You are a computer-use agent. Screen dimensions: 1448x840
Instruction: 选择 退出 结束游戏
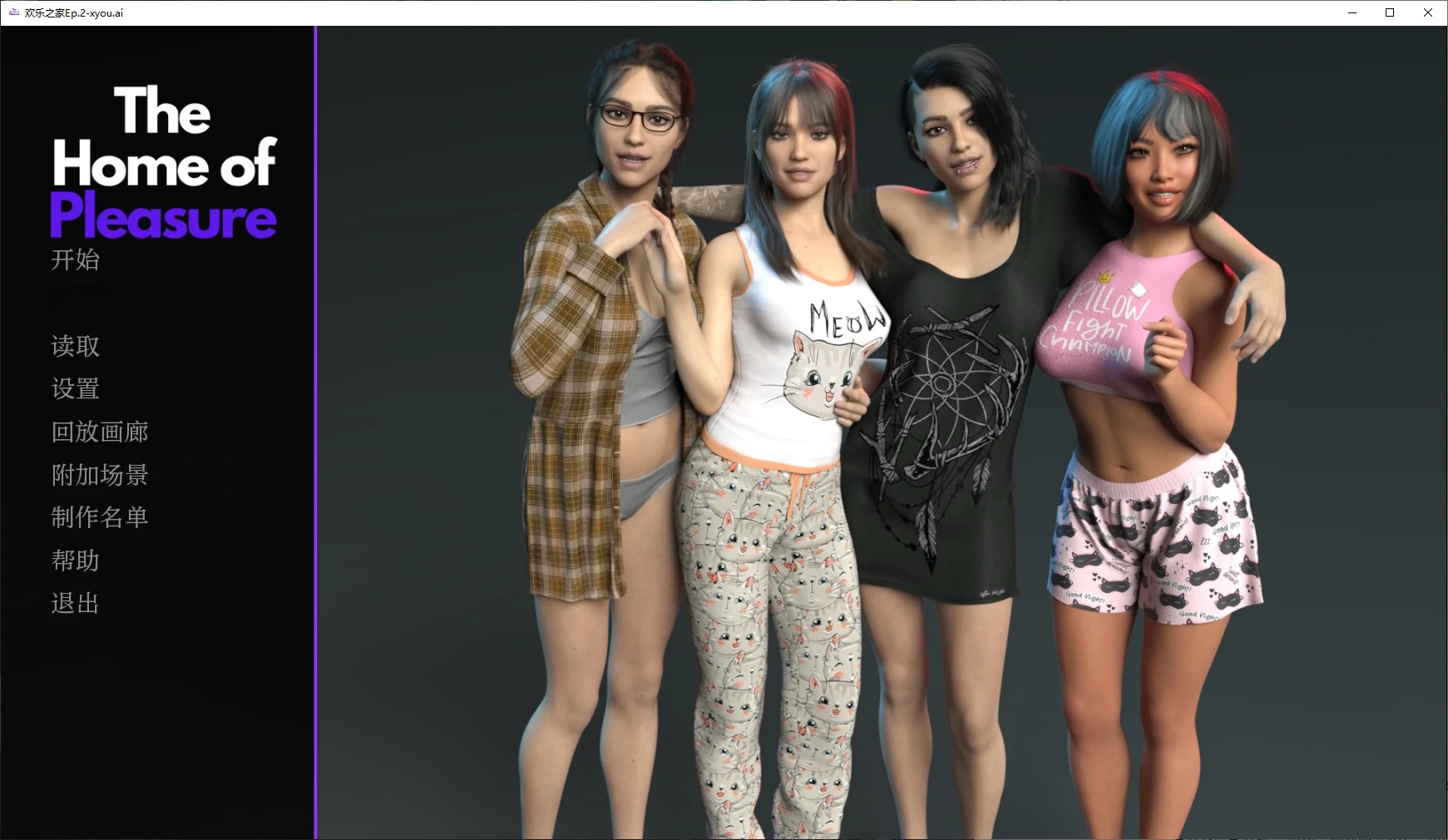74,603
